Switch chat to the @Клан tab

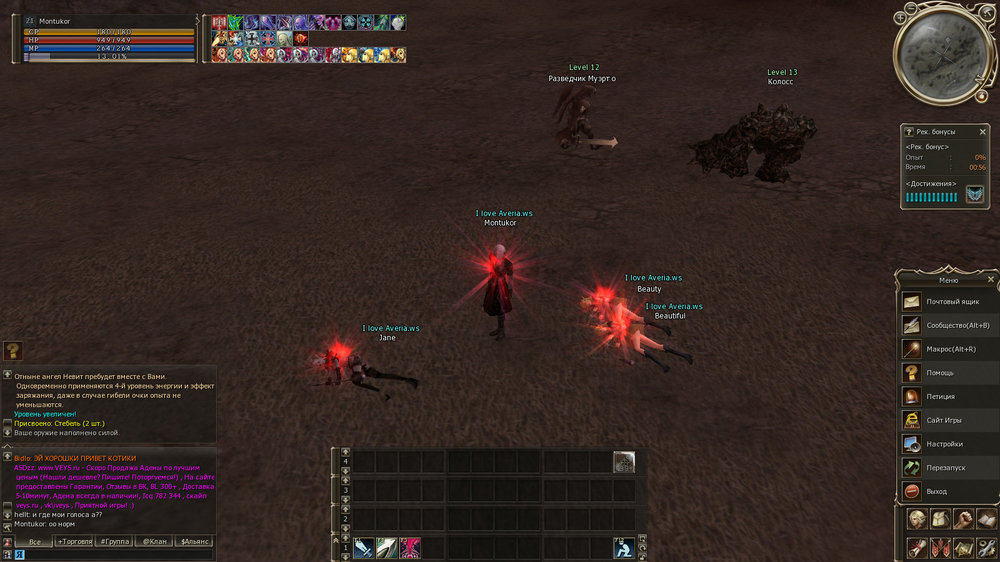154,542
